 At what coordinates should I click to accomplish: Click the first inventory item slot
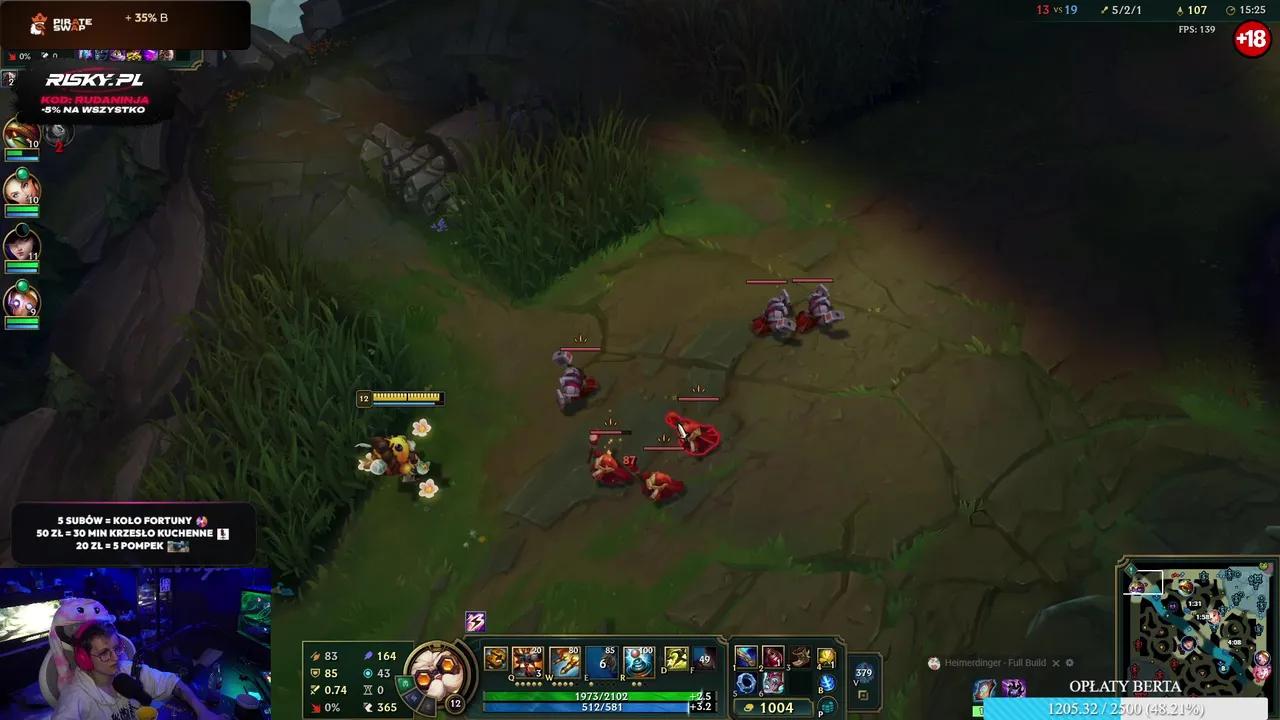coord(745,658)
